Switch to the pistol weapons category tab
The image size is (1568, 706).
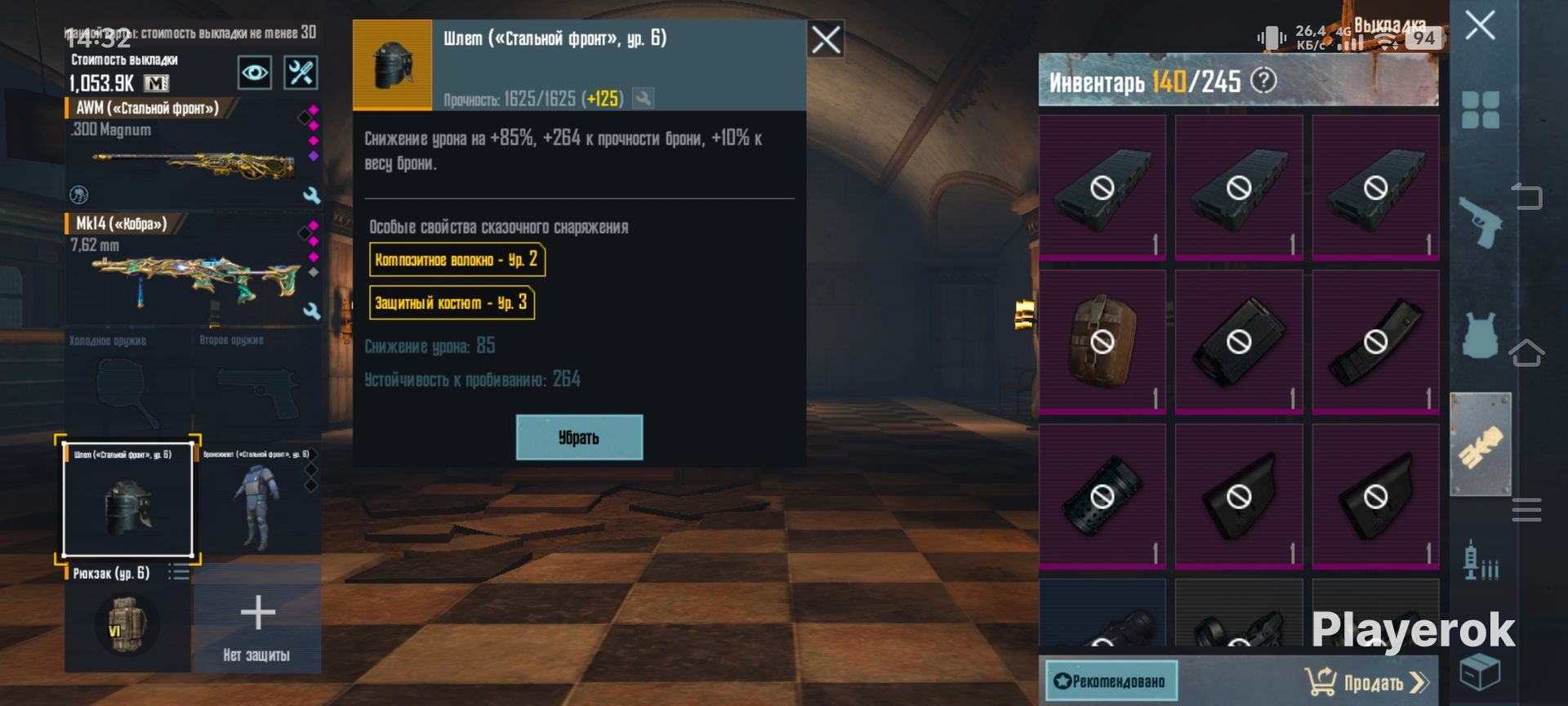pos(1480,221)
